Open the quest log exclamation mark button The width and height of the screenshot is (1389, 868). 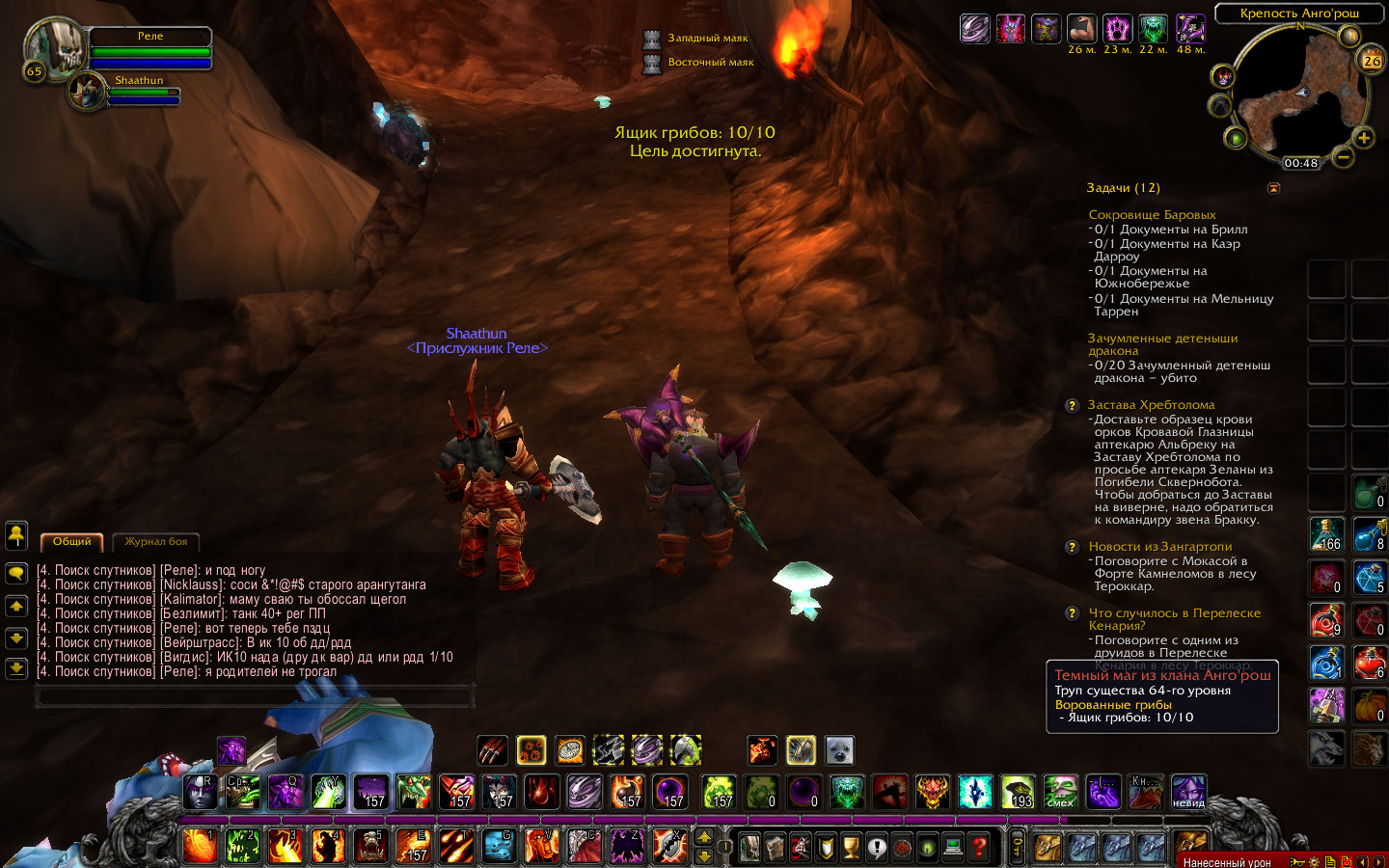point(876,847)
